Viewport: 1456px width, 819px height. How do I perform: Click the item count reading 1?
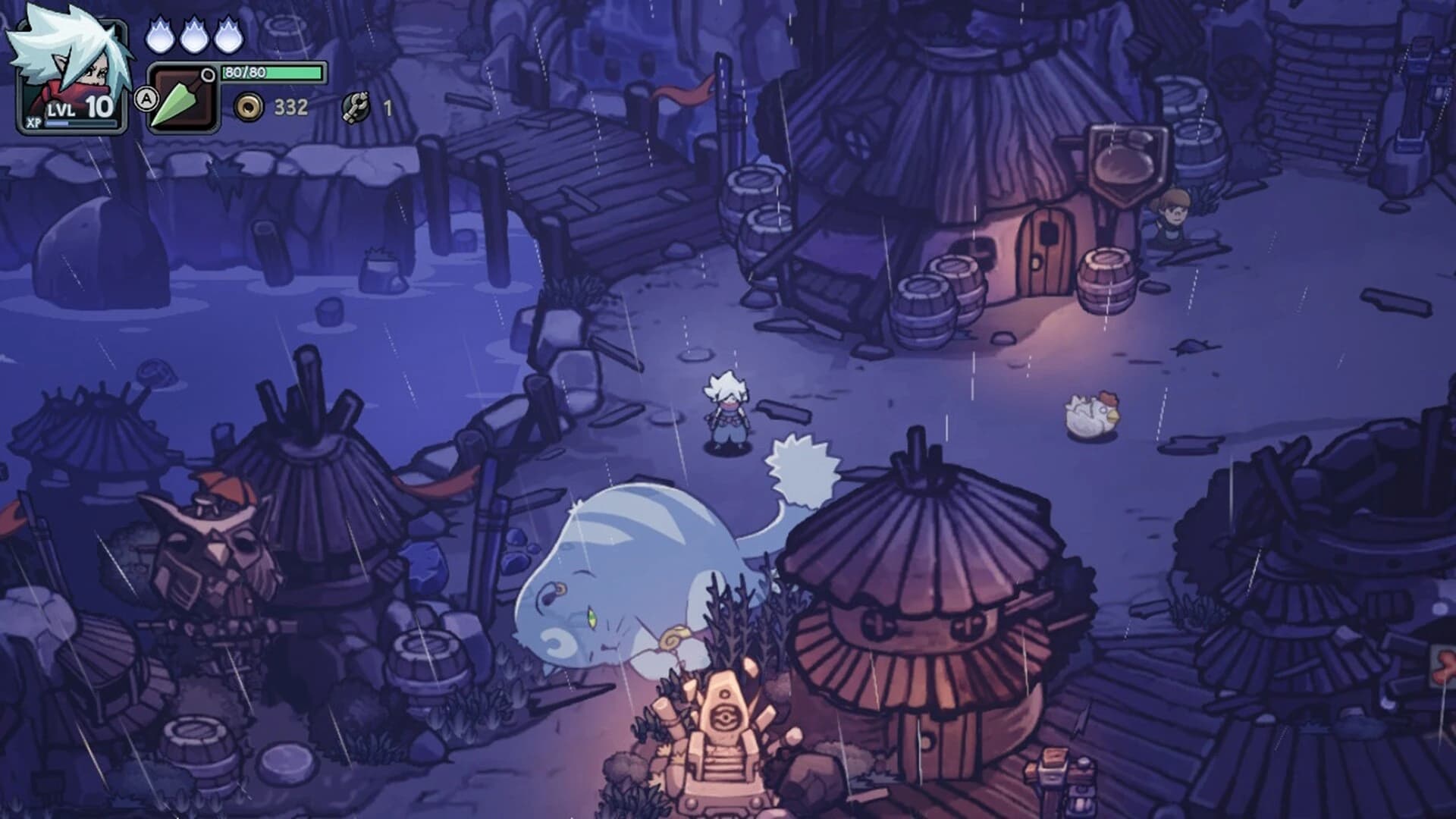(387, 107)
